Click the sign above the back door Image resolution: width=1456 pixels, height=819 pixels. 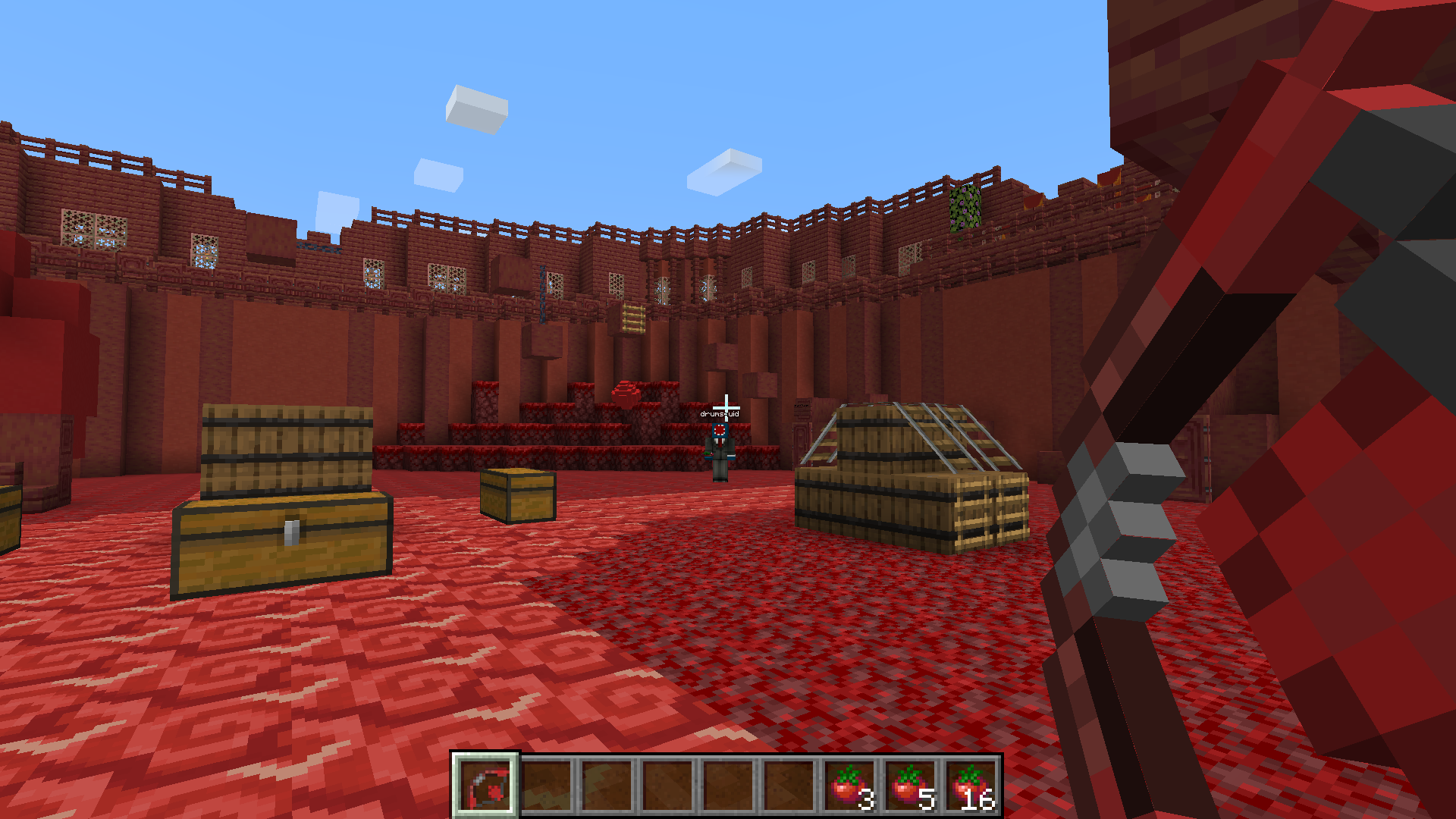(x=802, y=407)
